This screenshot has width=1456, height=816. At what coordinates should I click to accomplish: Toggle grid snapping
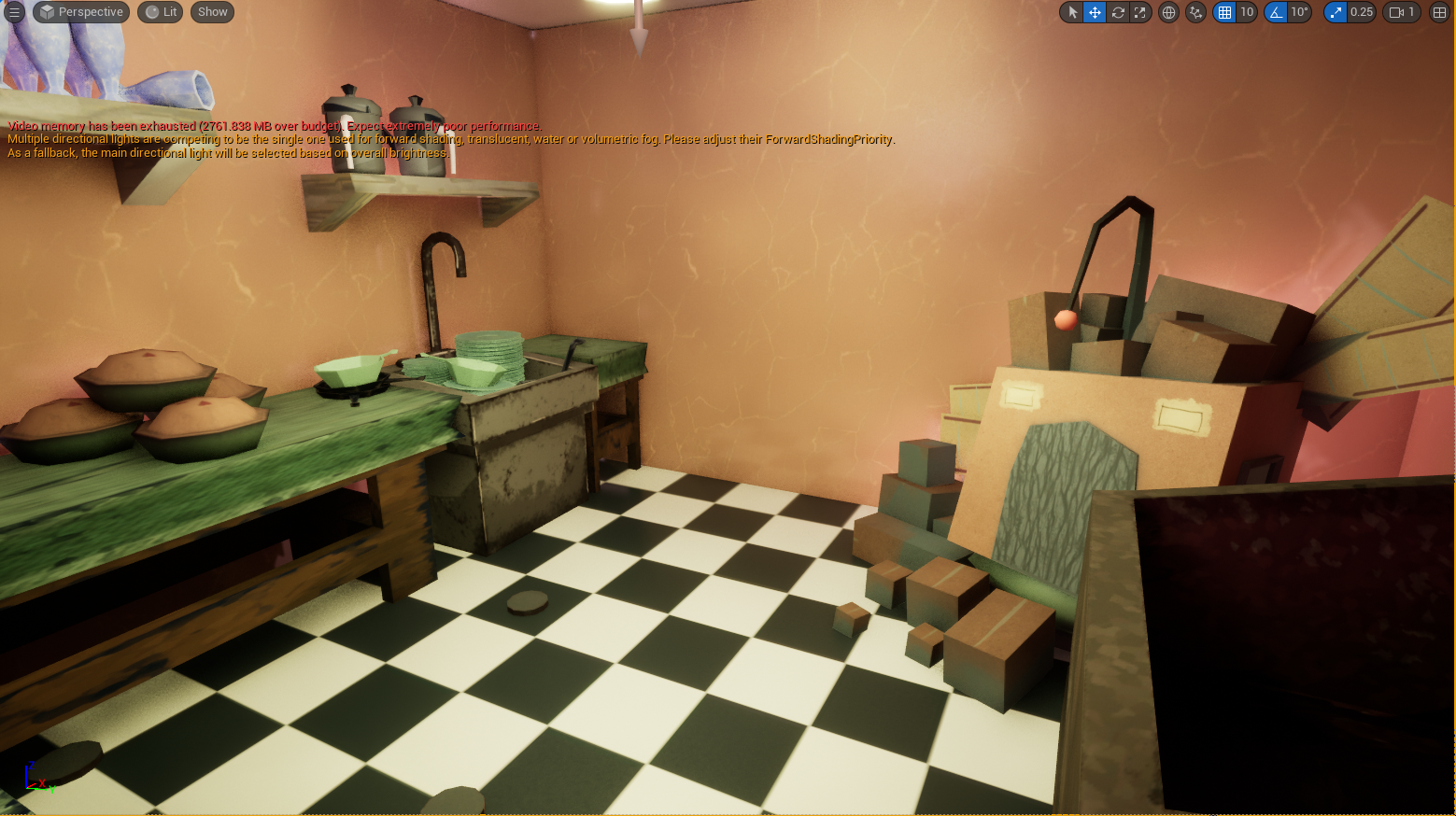[1224, 12]
